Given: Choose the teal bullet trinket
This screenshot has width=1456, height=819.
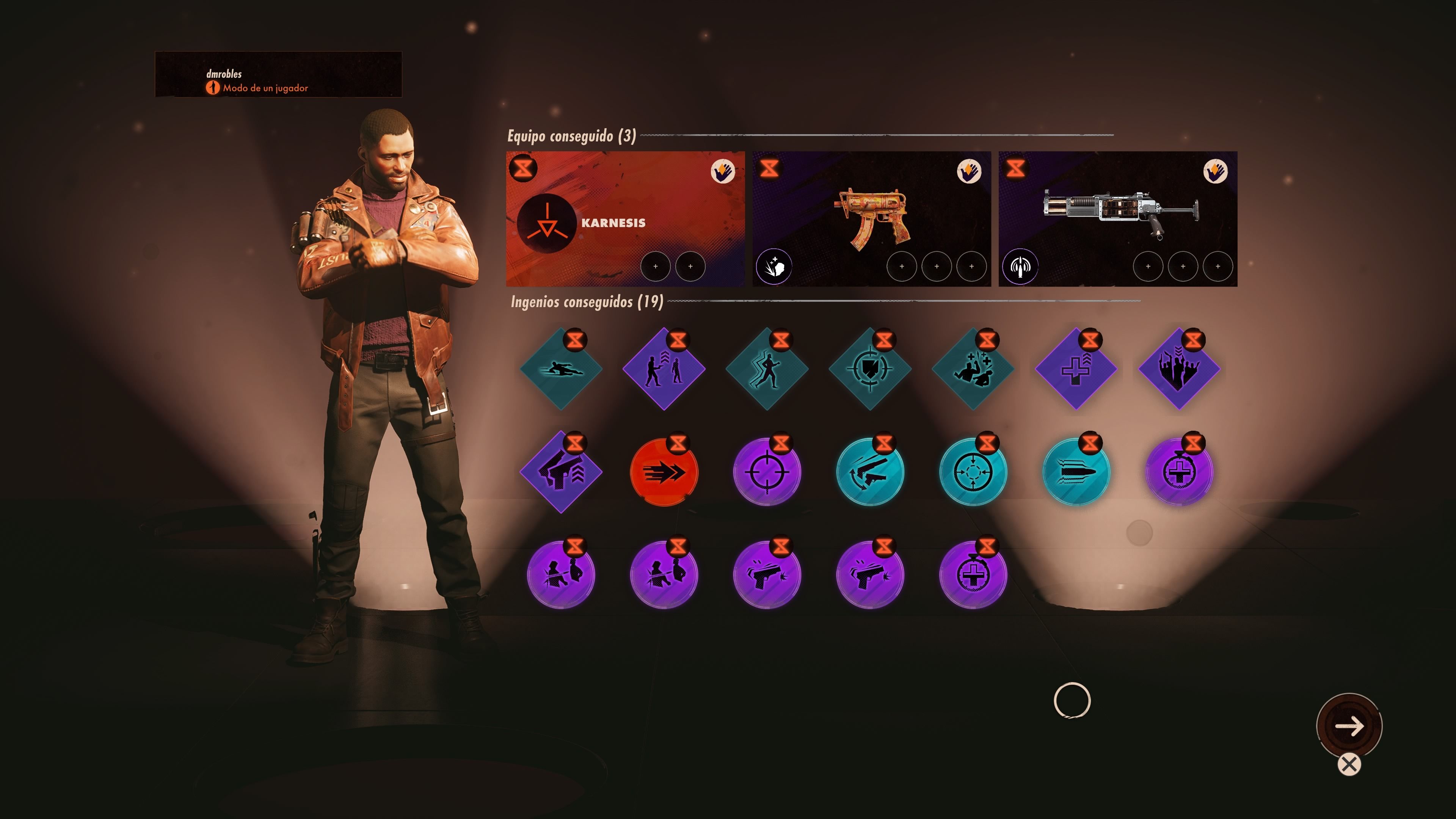Looking at the screenshot, I should pos(1076,472).
